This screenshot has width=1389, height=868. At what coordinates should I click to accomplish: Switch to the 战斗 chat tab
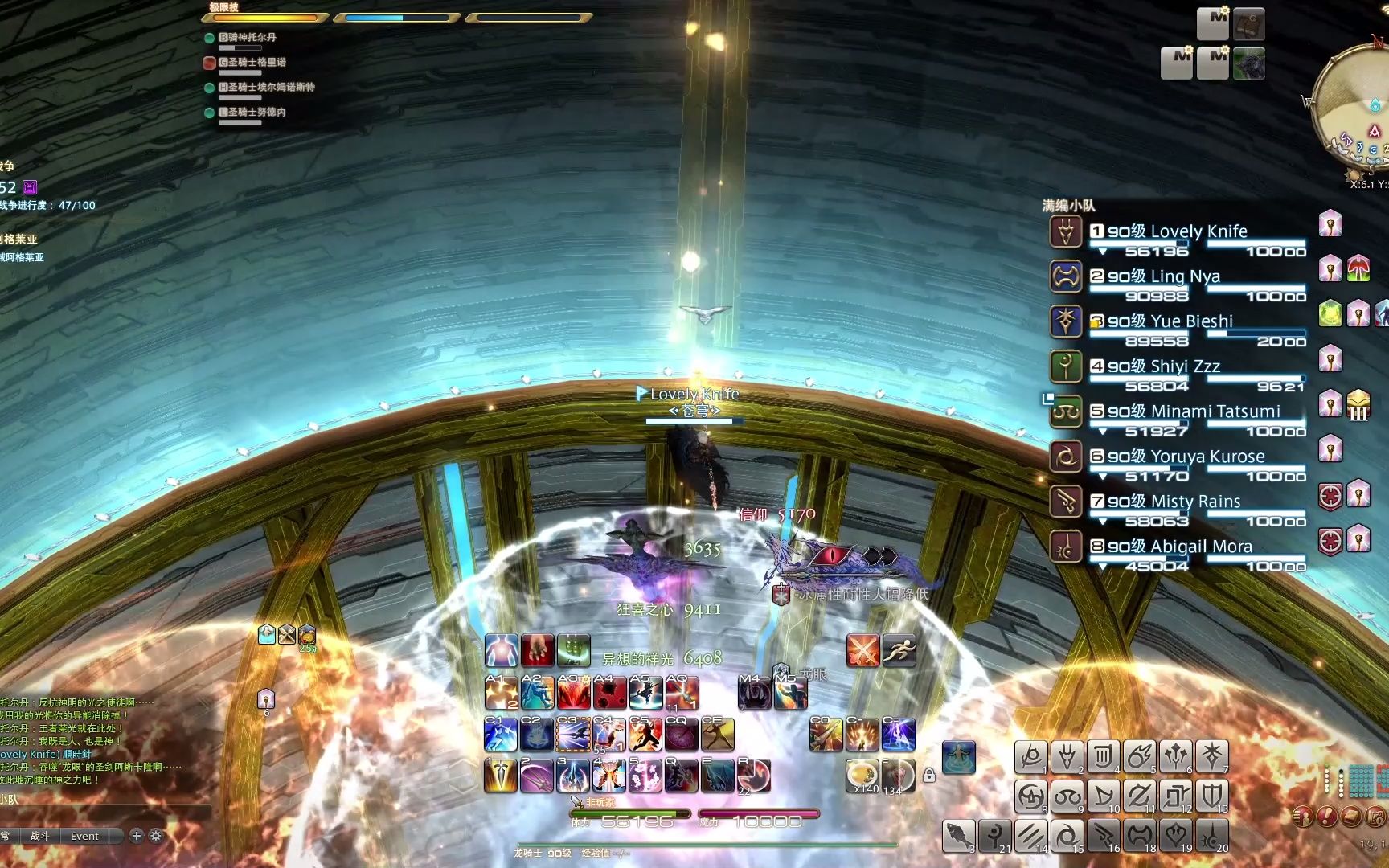(x=39, y=836)
